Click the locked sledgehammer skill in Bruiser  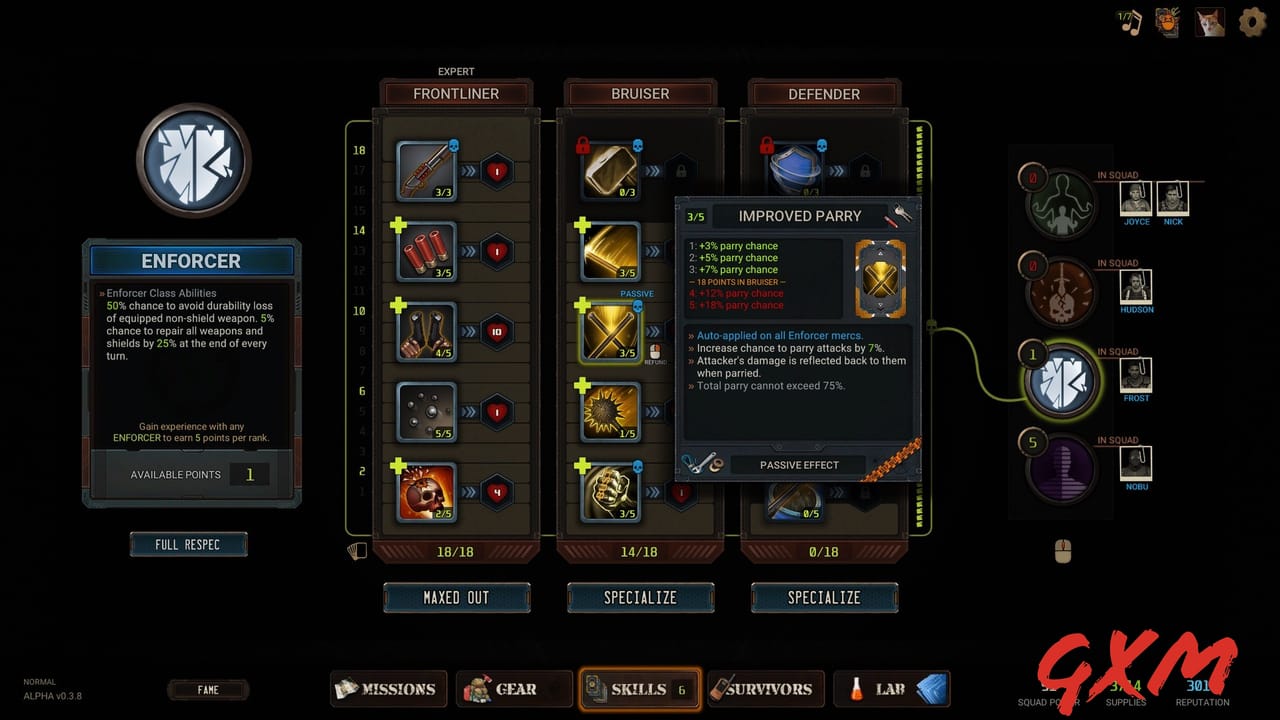[x=609, y=170]
